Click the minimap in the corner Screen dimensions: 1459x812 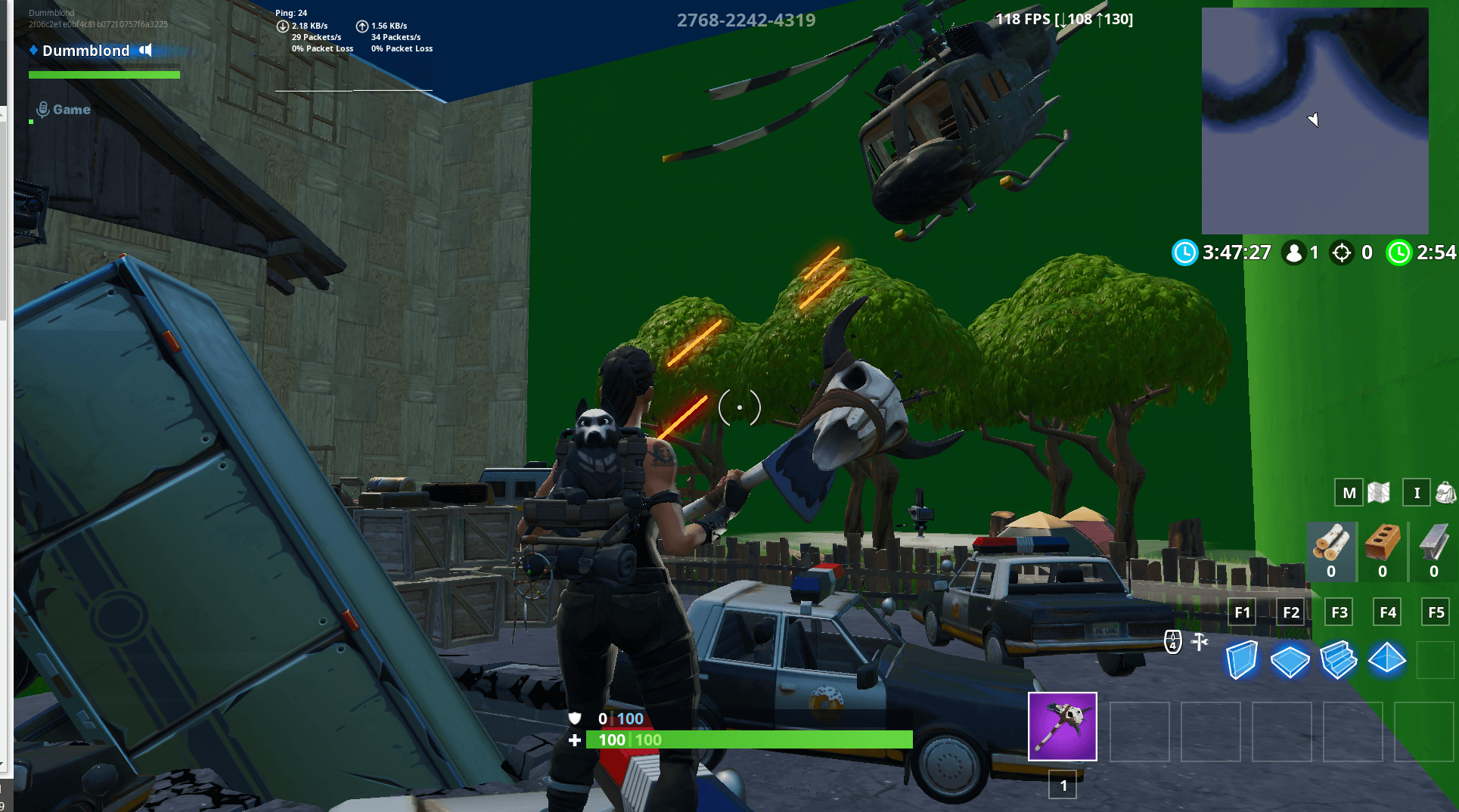(x=1315, y=121)
